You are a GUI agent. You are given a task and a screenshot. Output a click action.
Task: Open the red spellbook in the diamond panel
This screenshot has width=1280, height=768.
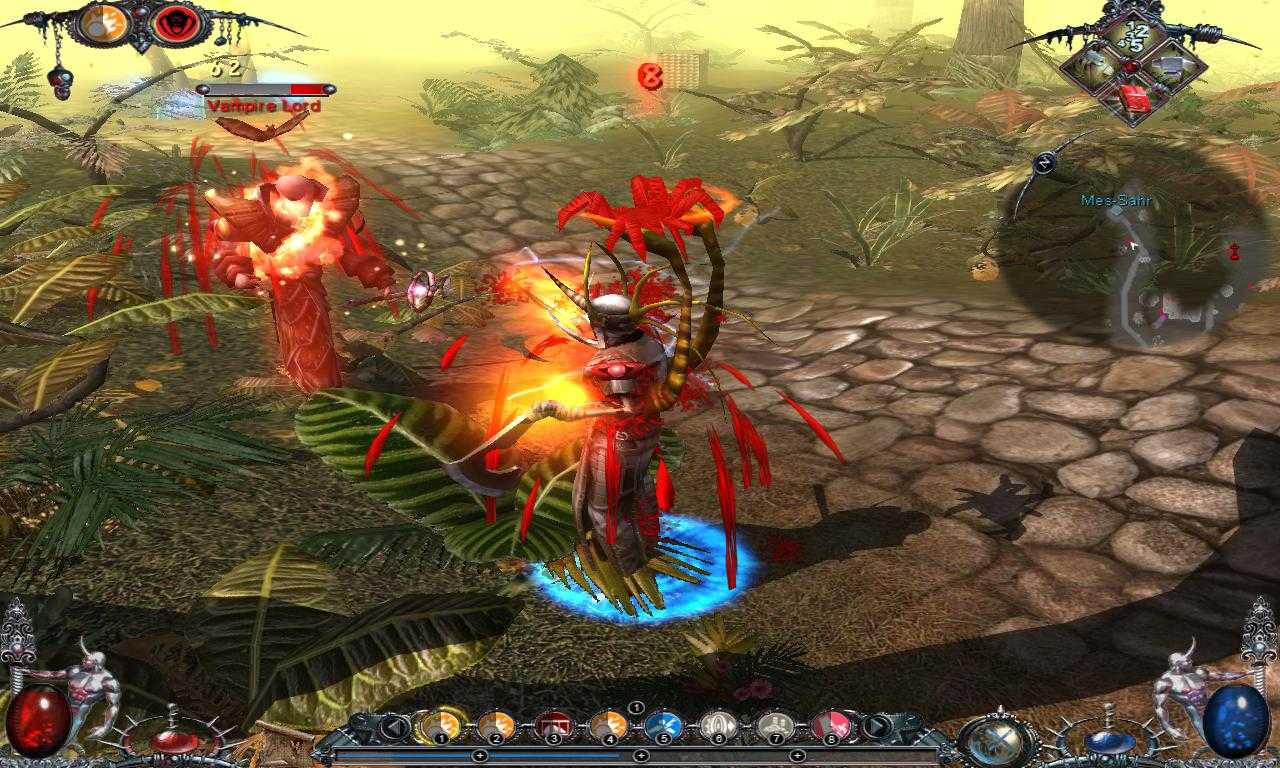click(x=1135, y=97)
